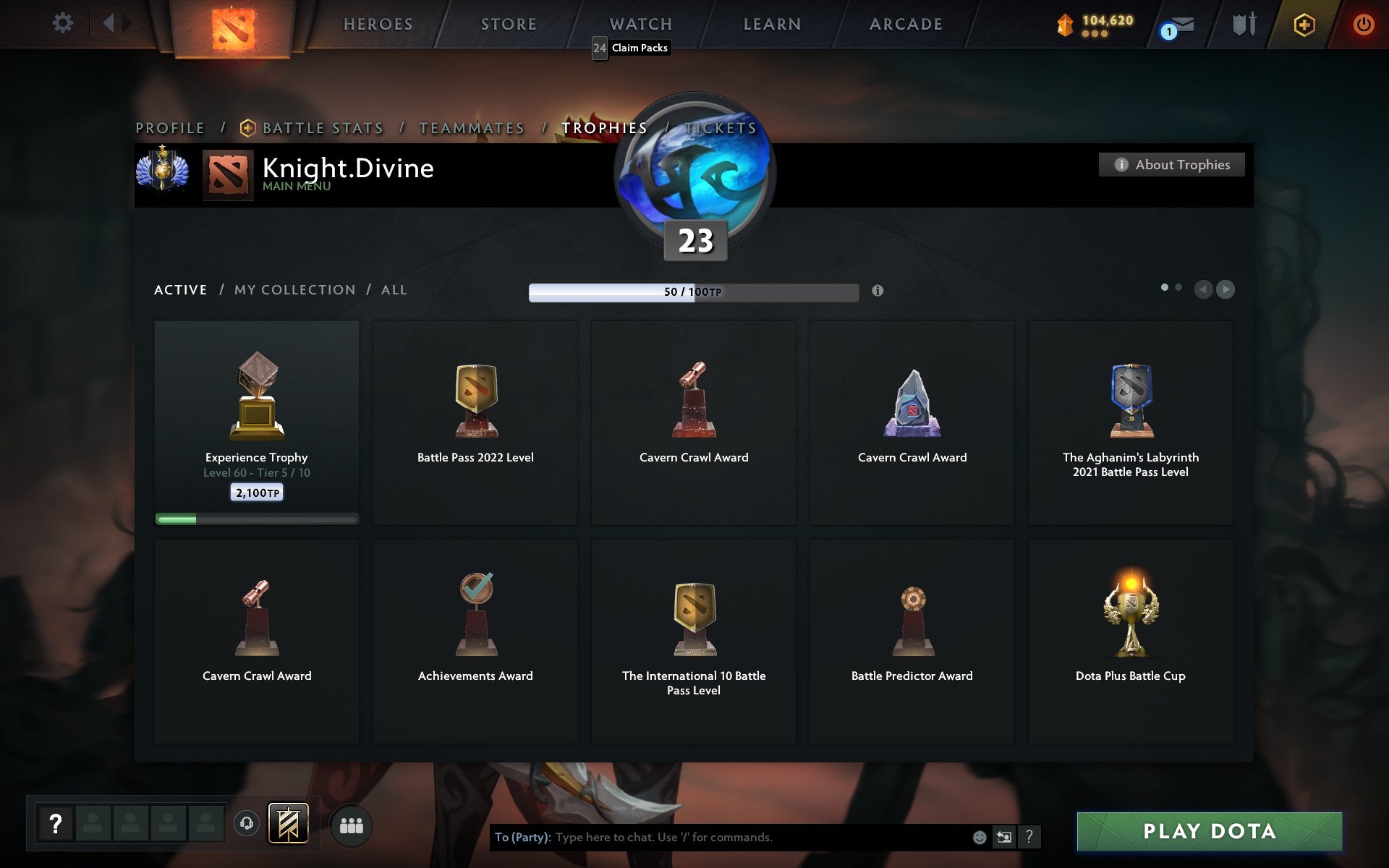Go to next trophy page with right arrow
The image size is (1389, 868).
pos(1226,289)
